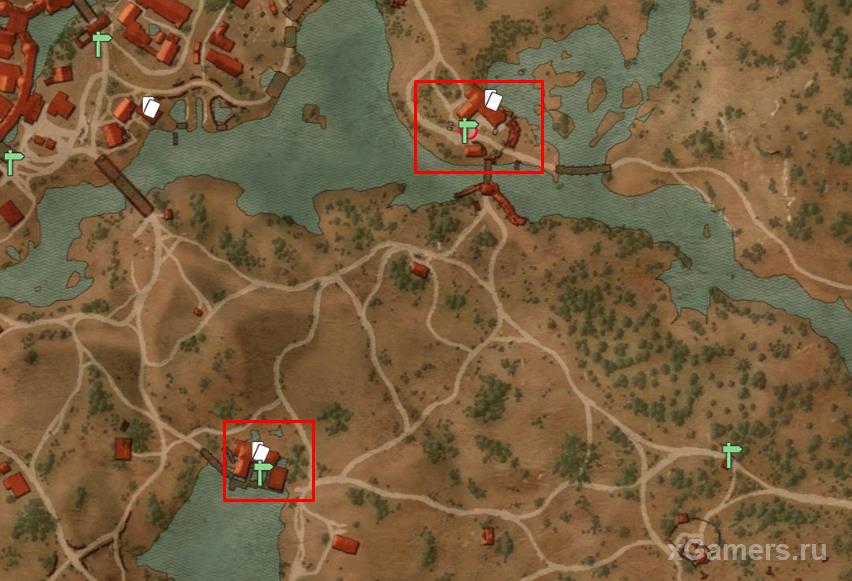The image size is (852, 581).
Task: Select the signpost marker in the lower red box
Action: pos(264,472)
